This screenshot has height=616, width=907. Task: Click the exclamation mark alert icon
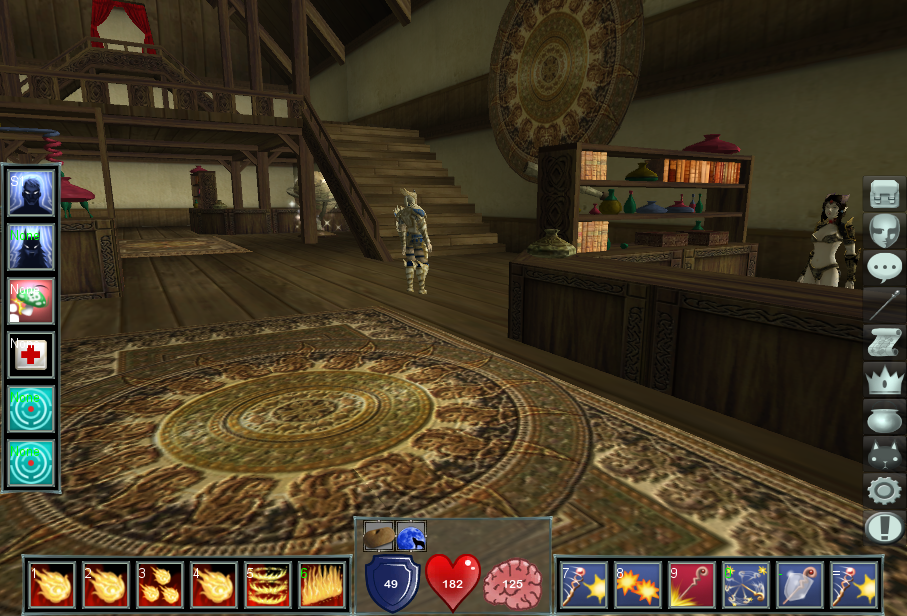point(884,527)
